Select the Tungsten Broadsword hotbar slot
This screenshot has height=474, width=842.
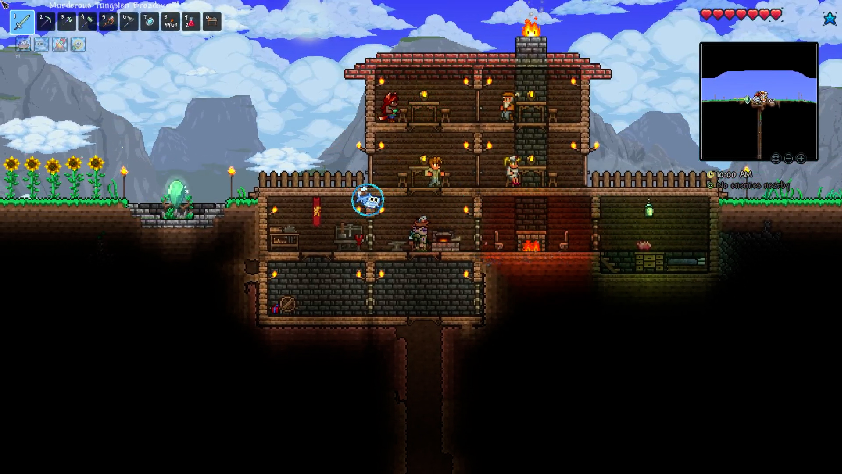coord(22,21)
